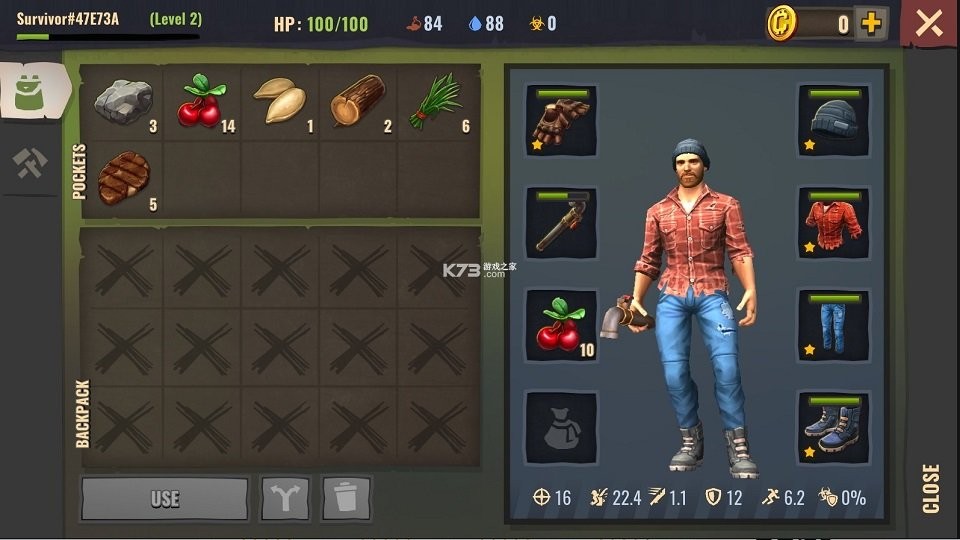Select the red plaid shirt slot
The width and height of the screenshot is (960, 540).
pos(833,222)
